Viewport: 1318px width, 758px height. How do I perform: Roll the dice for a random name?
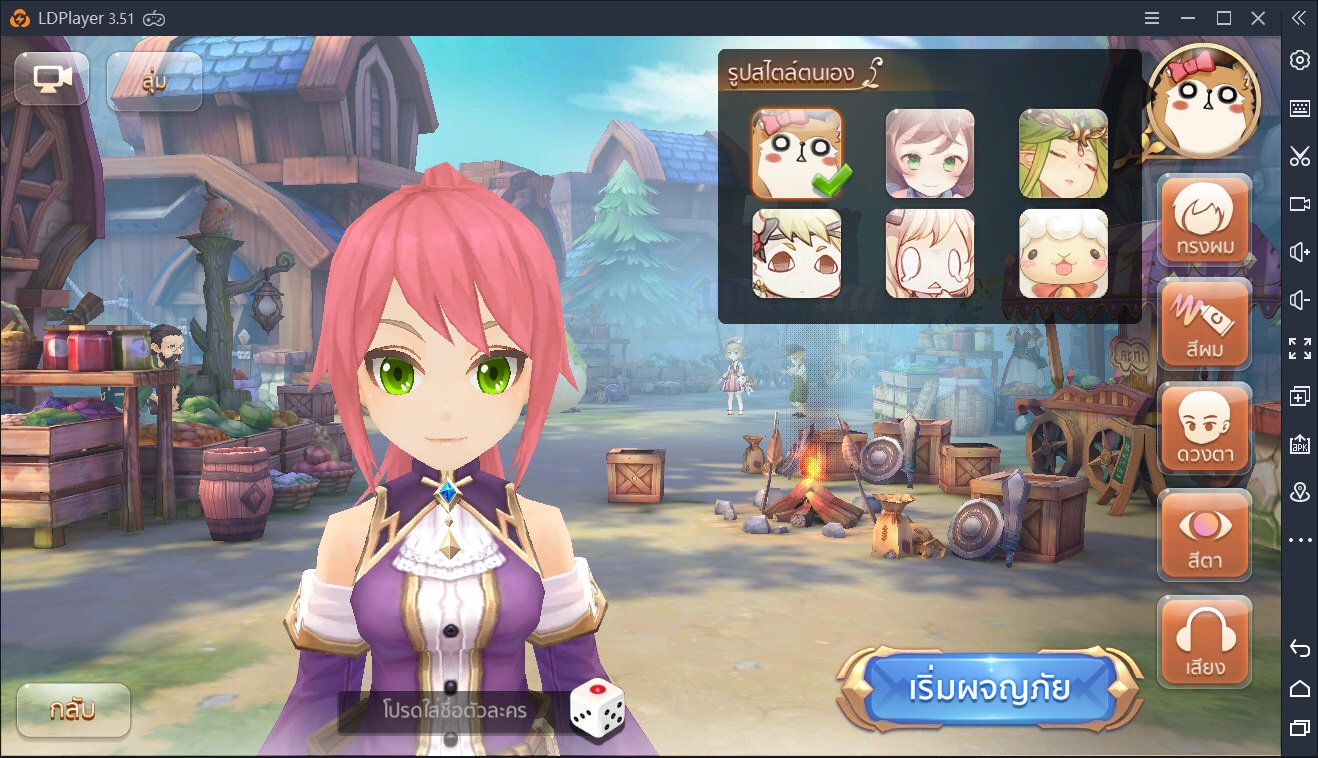click(x=597, y=708)
